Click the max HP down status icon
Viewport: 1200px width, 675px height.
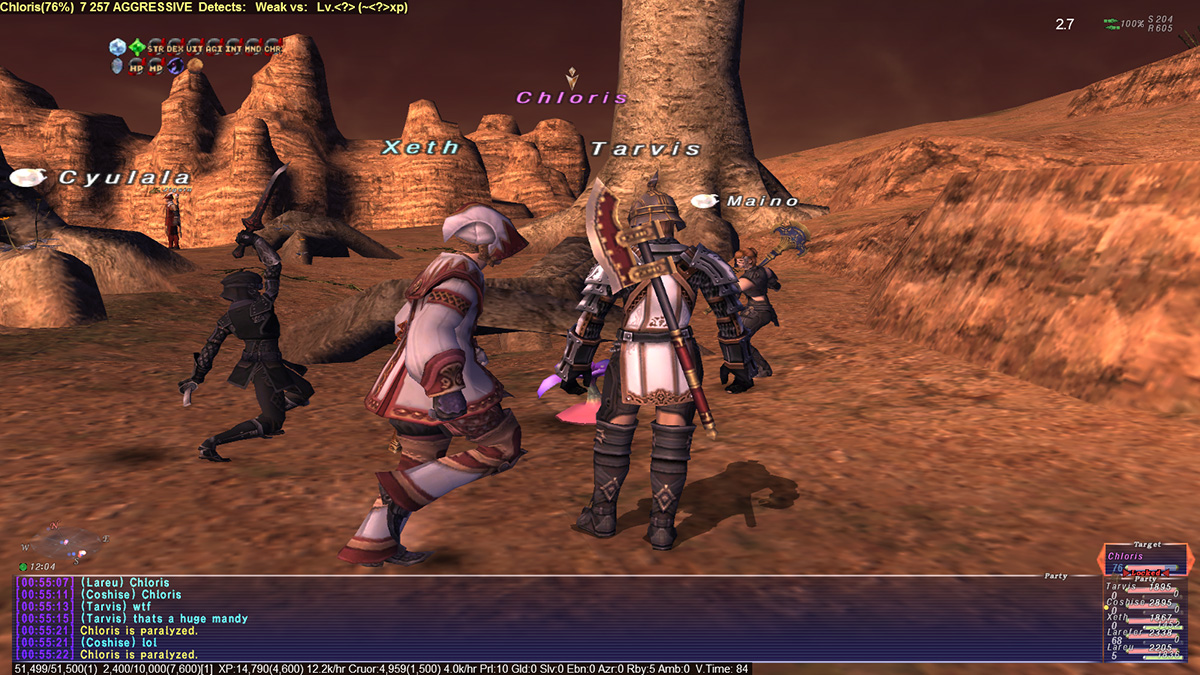[x=136, y=66]
